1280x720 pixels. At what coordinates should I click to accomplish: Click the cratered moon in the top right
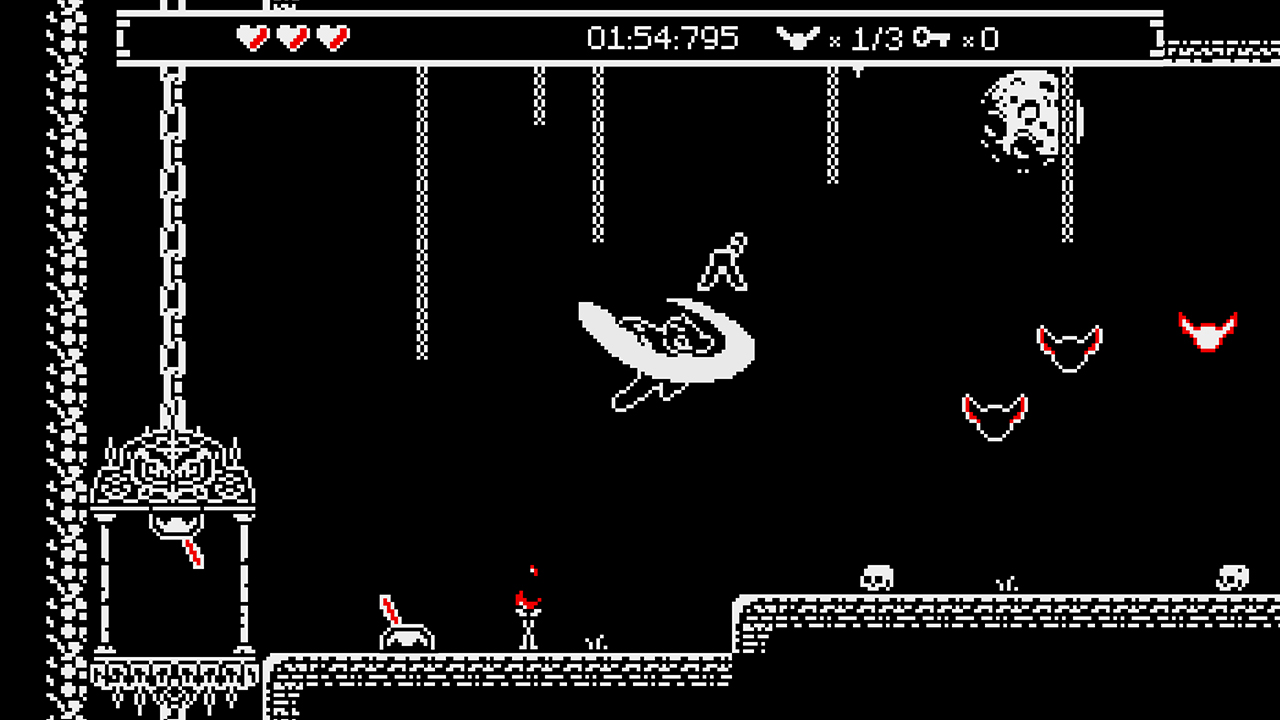click(1020, 115)
